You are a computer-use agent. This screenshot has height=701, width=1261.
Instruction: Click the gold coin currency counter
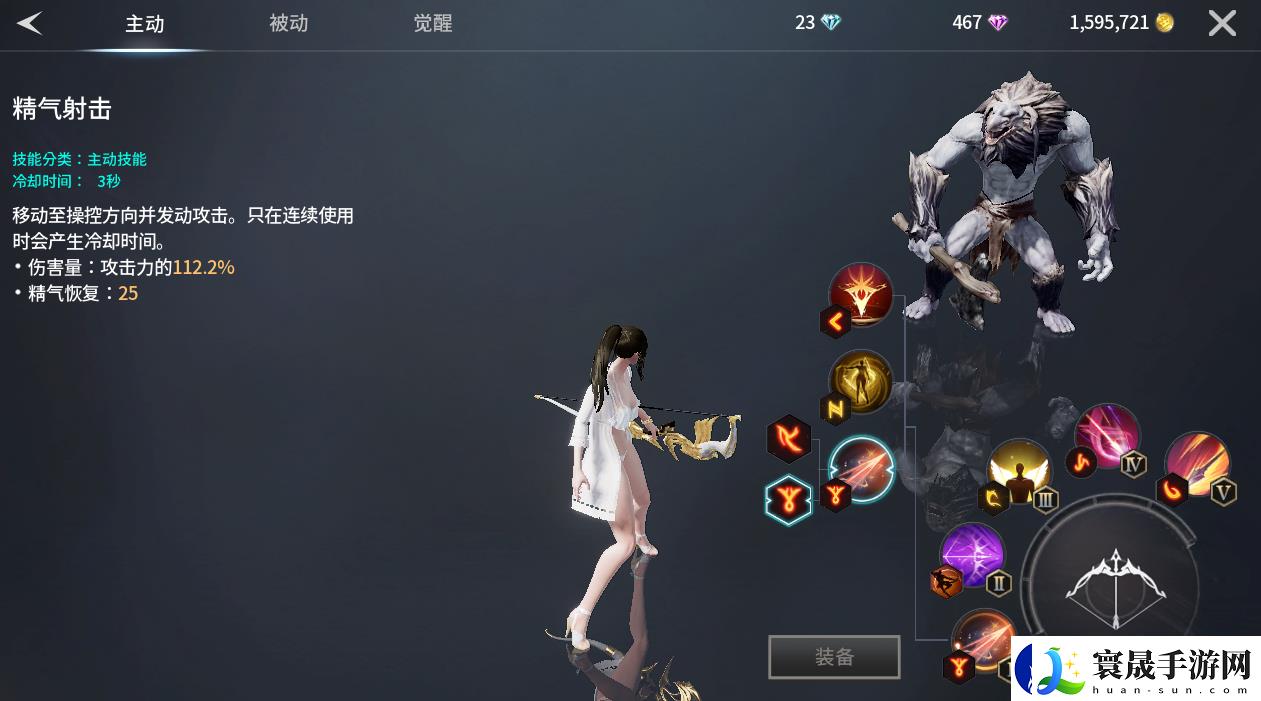point(1121,23)
